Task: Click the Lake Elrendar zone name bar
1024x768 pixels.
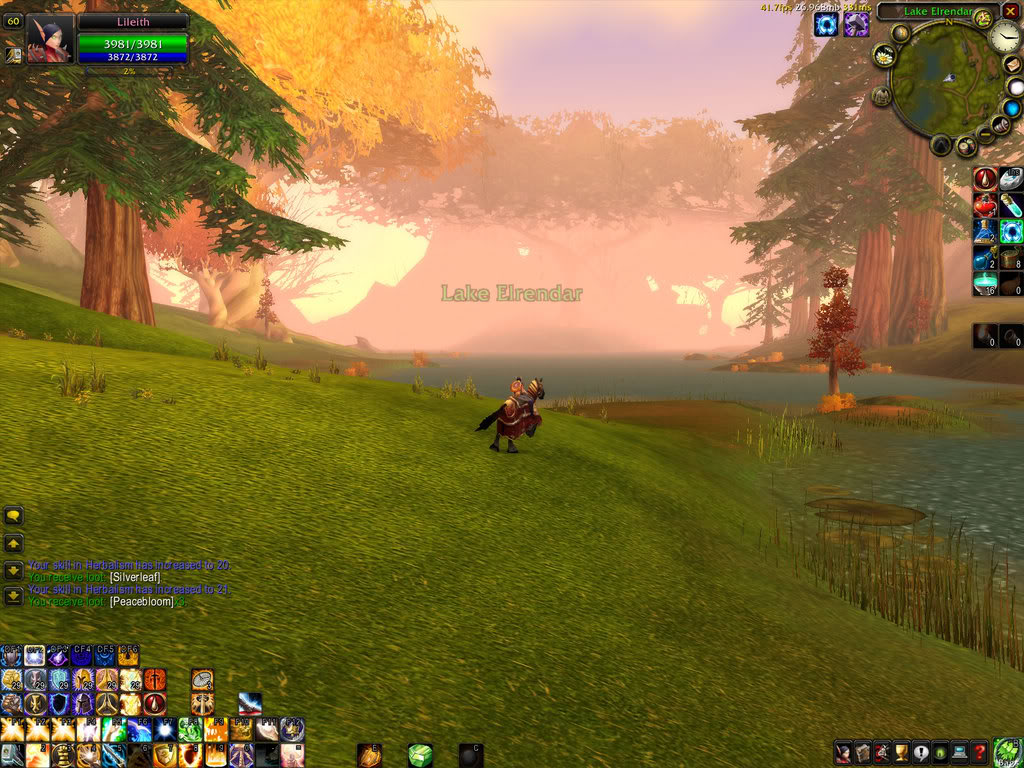Action: [925, 12]
